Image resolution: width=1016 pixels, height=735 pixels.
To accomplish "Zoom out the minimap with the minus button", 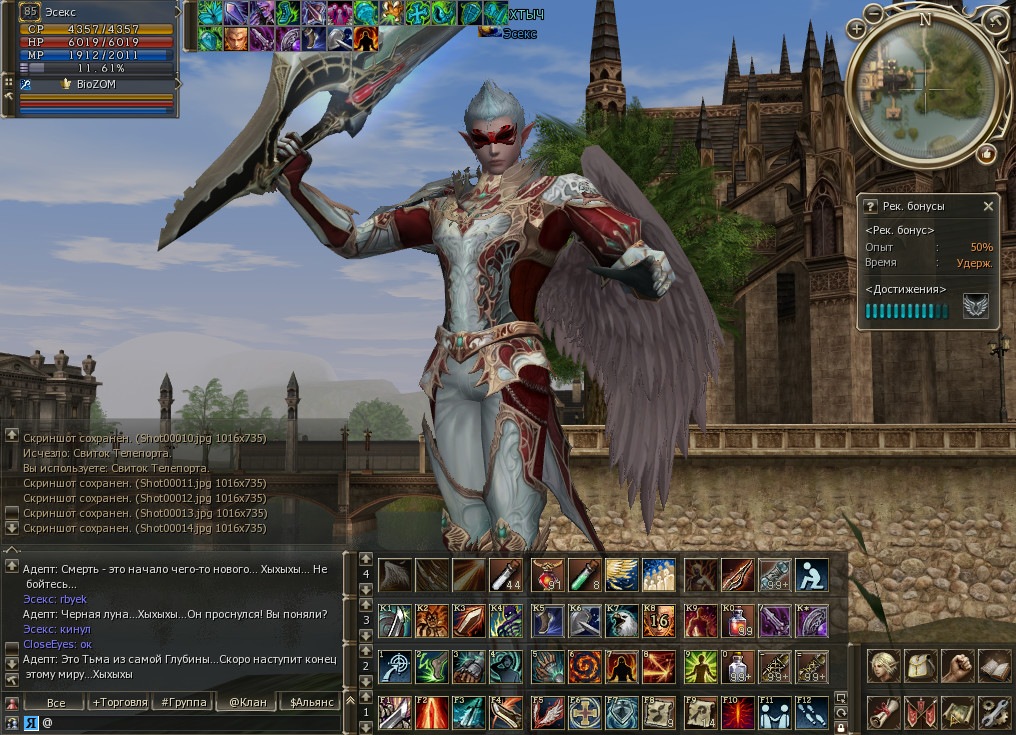I will pyautogui.click(x=874, y=15).
